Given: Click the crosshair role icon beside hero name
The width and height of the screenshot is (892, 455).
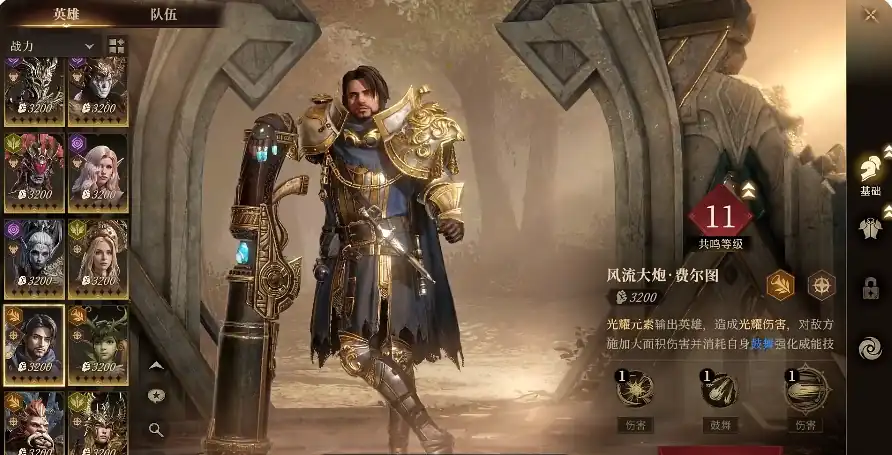Looking at the screenshot, I should 821,285.
